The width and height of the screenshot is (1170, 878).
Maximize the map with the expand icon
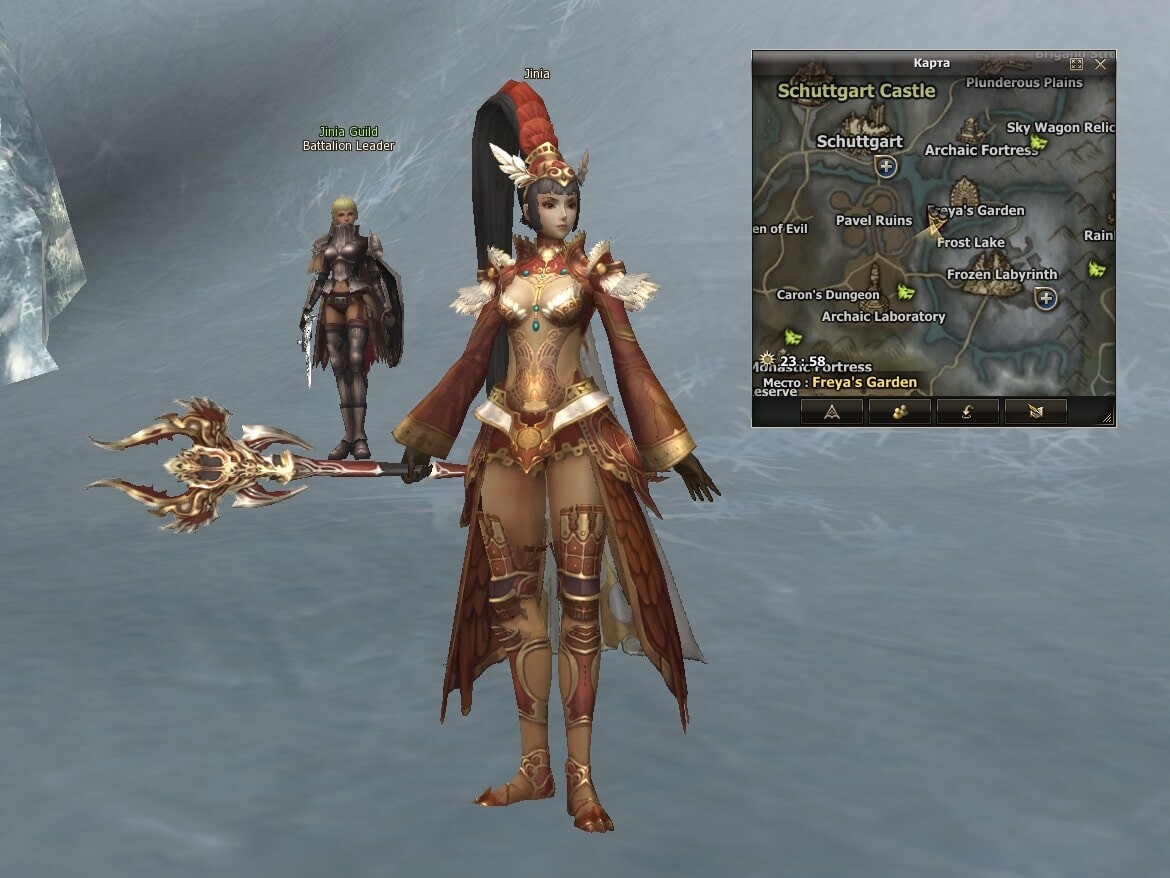point(1077,64)
